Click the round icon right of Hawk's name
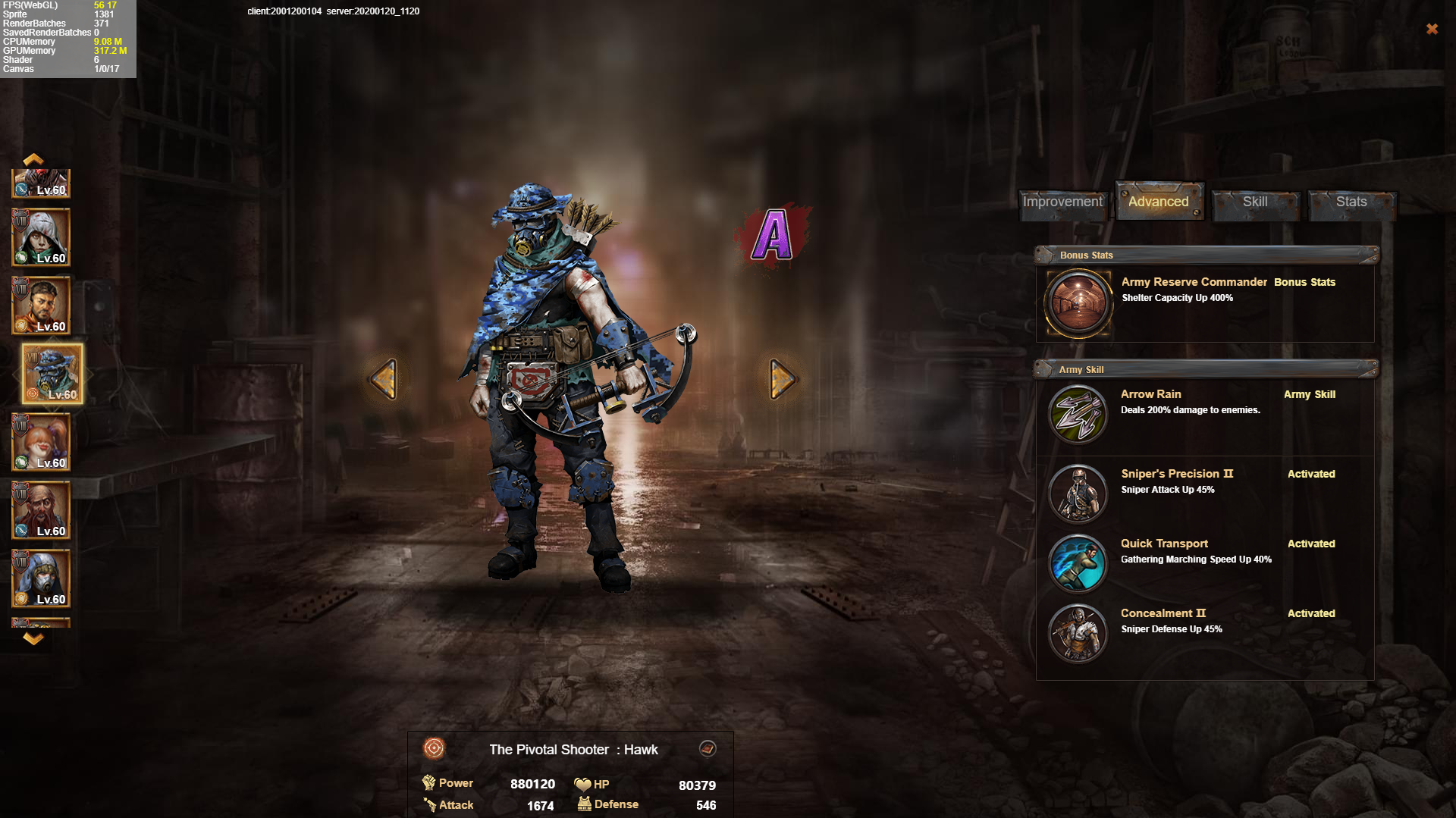The image size is (1456, 818). [x=708, y=749]
